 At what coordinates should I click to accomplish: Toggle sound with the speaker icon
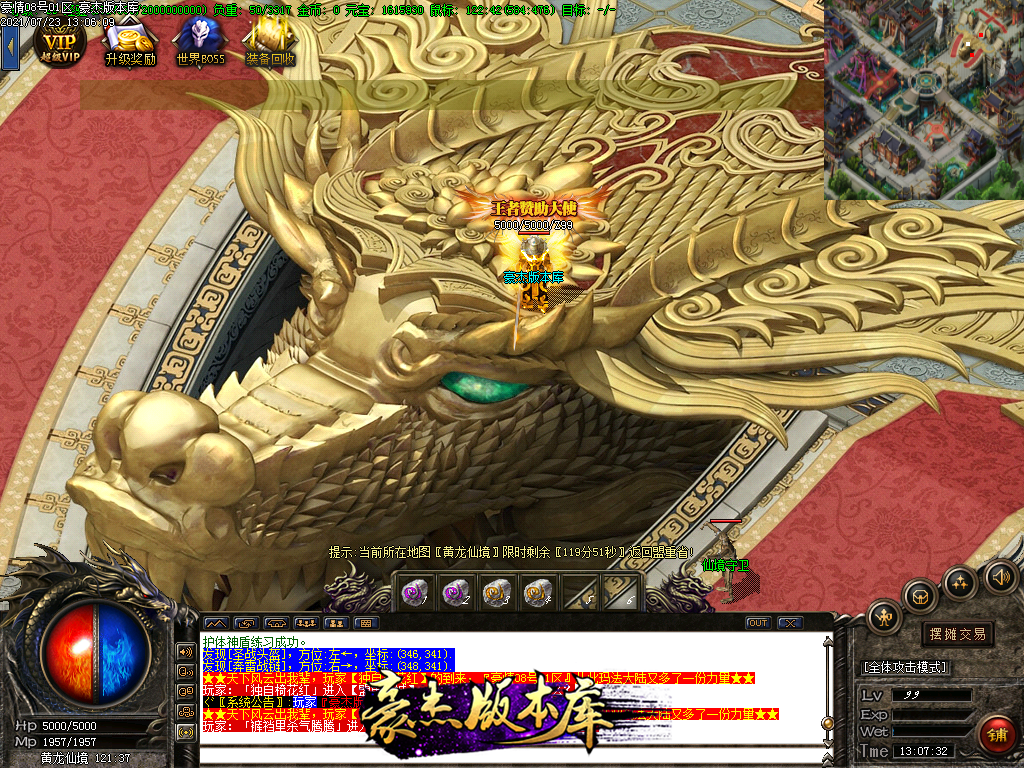click(x=1000, y=576)
